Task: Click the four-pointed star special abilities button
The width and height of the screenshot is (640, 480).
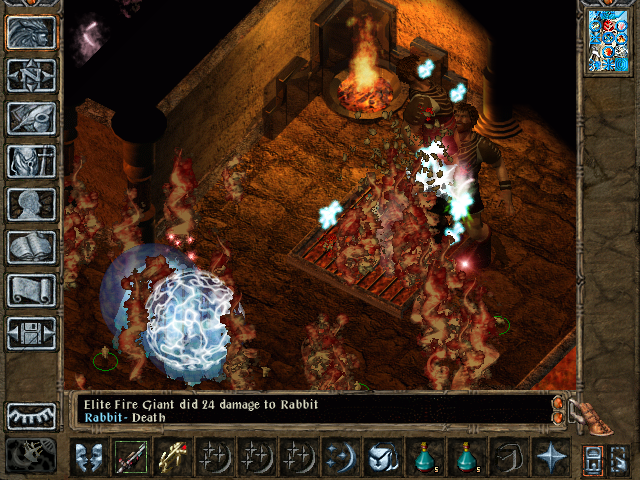Action: [551, 458]
